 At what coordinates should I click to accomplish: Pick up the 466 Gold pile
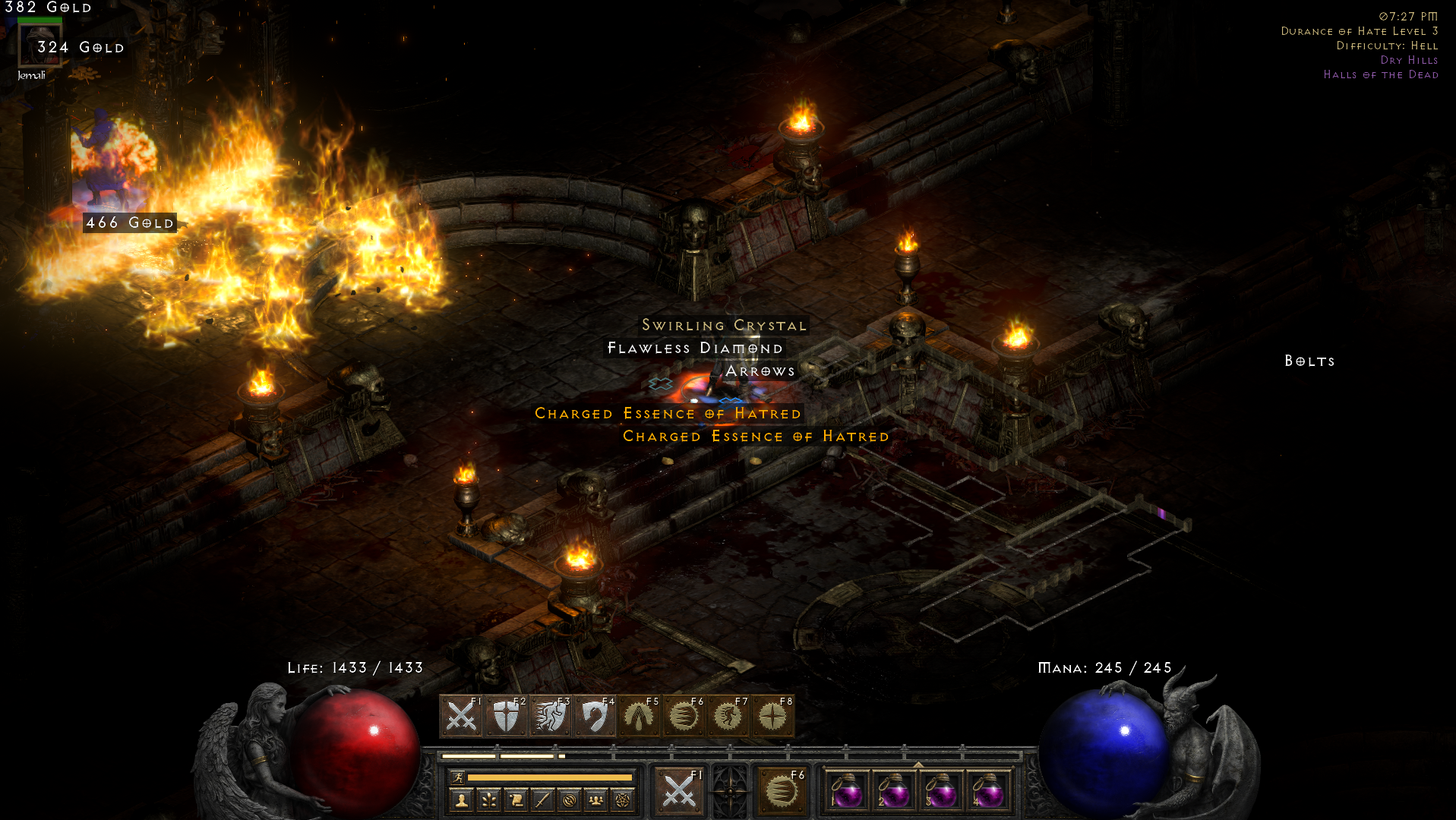[131, 223]
